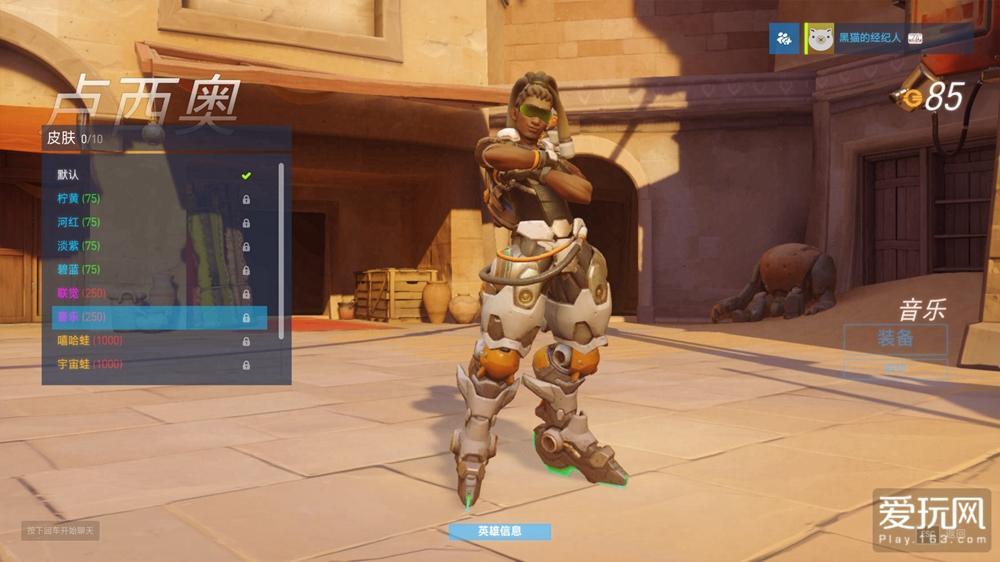Click the skin list scrollbar
The image size is (1000, 562).
coord(282,250)
